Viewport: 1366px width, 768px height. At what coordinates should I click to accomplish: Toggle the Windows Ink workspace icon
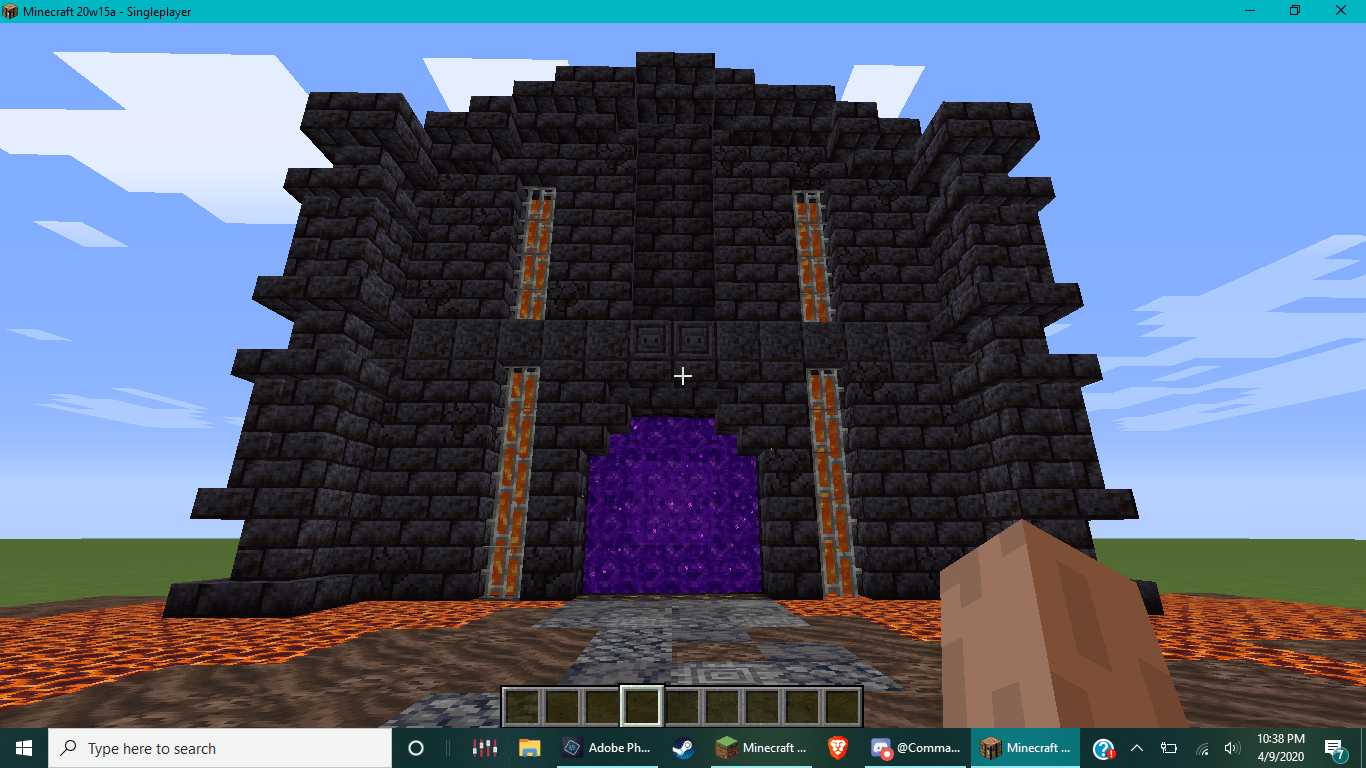tap(1168, 748)
